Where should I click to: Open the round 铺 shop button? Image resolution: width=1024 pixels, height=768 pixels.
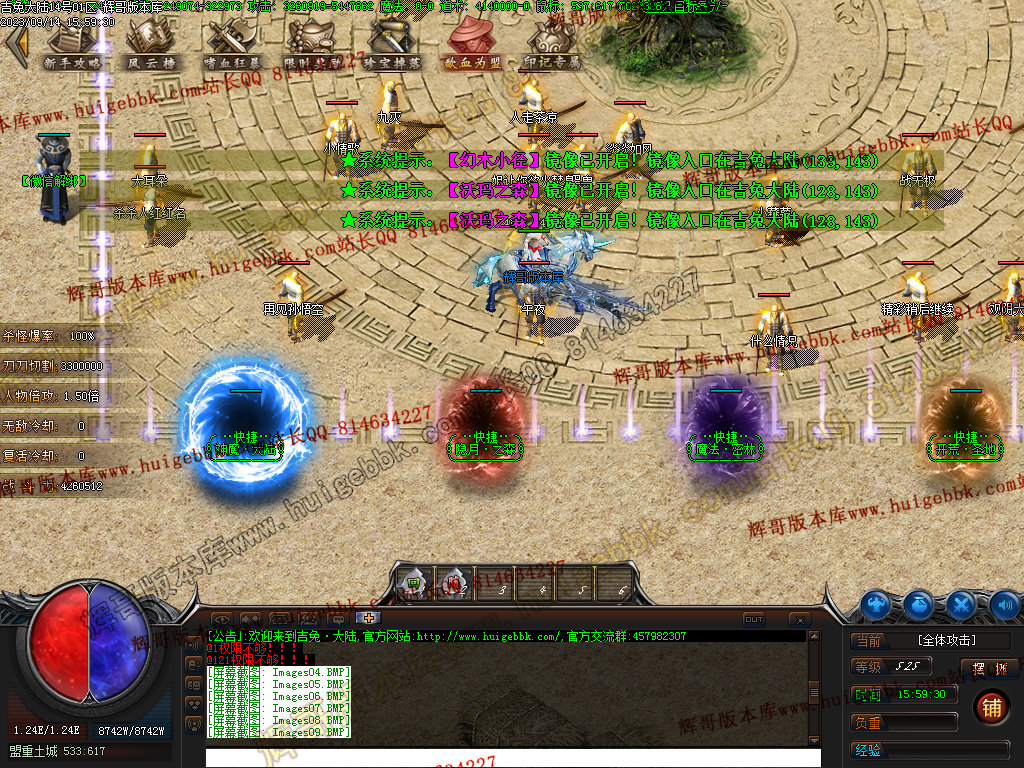pos(990,706)
